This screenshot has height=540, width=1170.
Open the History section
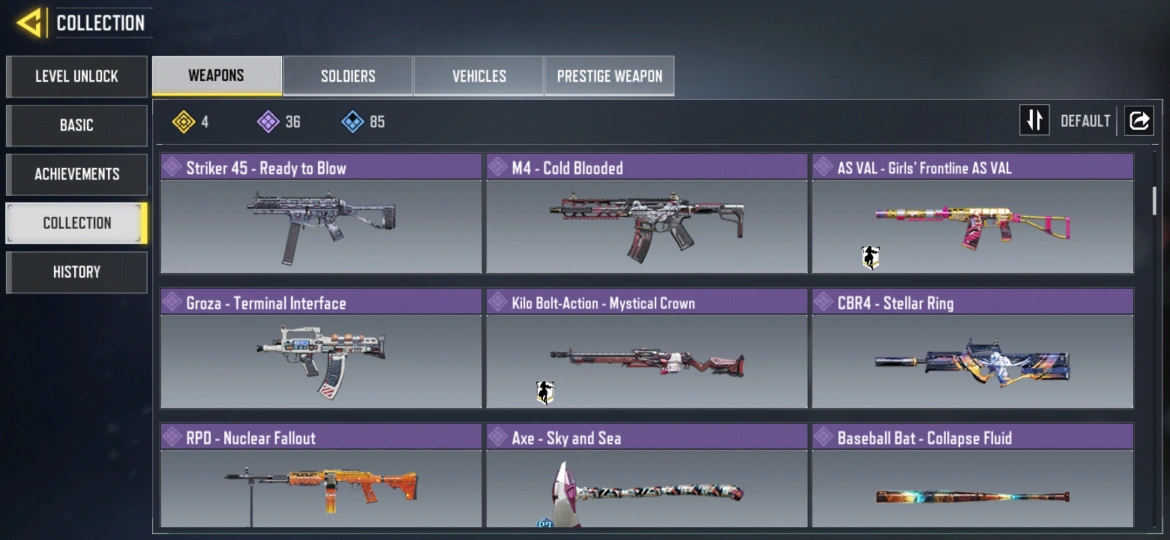[x=77, y=272]
